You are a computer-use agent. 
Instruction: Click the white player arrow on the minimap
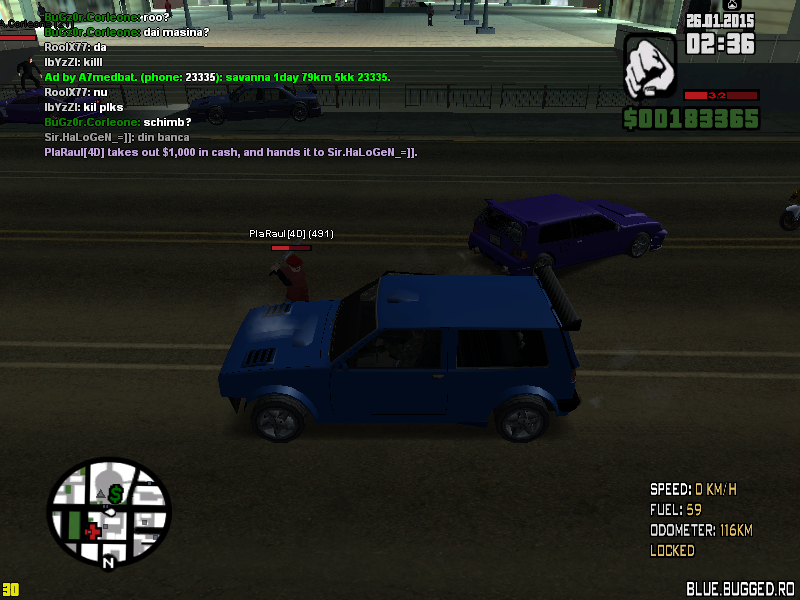(x=111, y=513)
